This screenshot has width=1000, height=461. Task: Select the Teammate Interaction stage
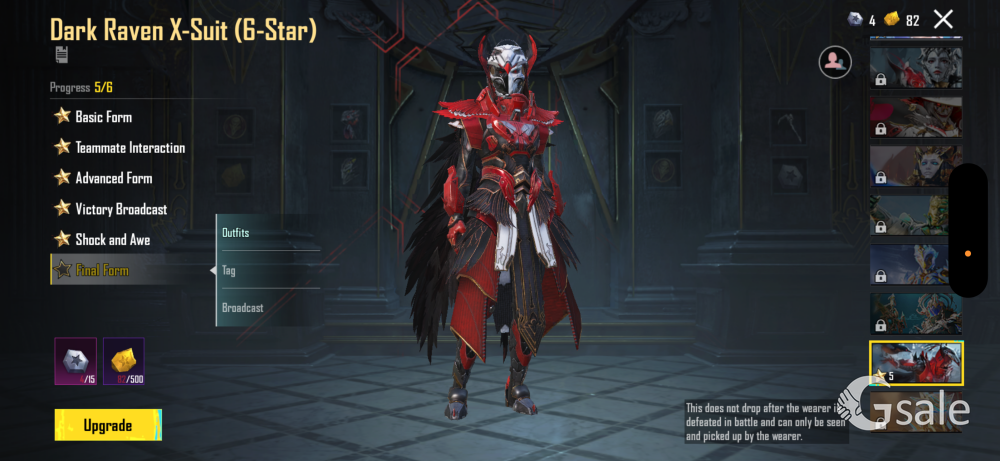(x=129, y=148)
